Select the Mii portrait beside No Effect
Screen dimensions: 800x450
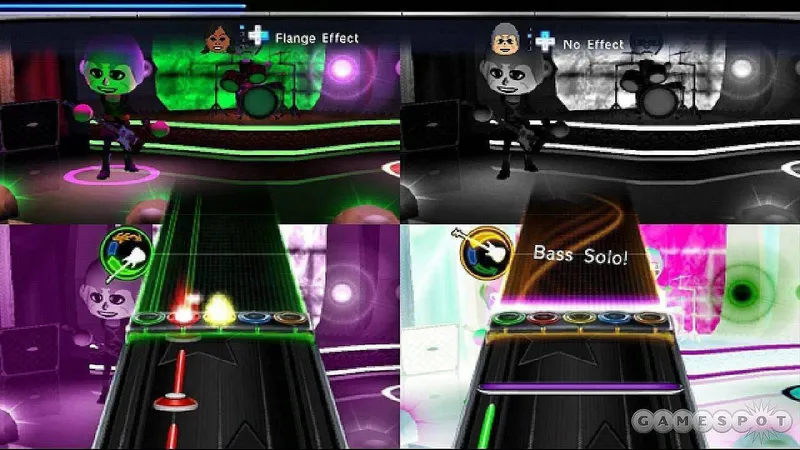click(x=507, y=41)
